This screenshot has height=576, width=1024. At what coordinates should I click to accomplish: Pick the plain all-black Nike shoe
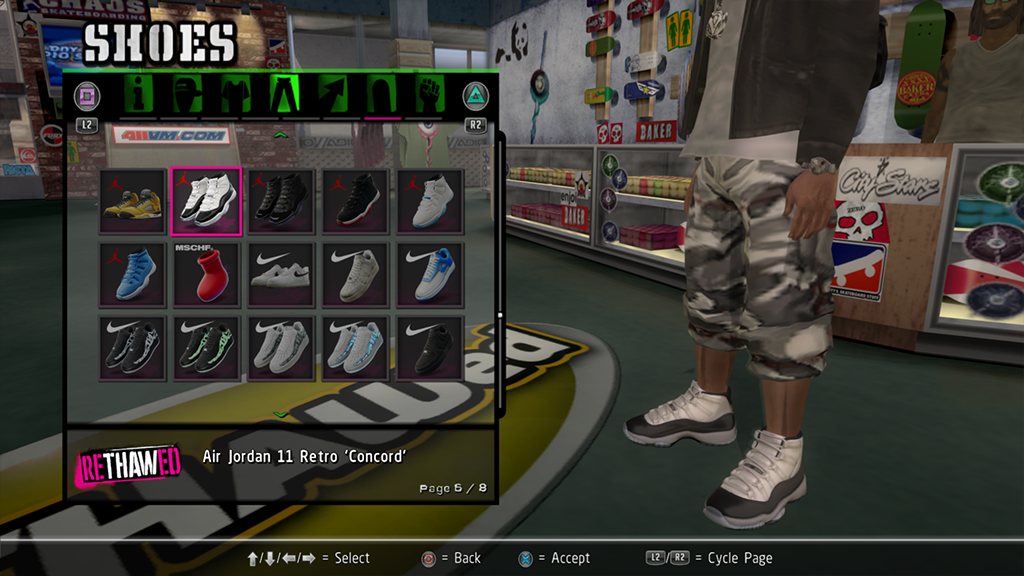430,348
